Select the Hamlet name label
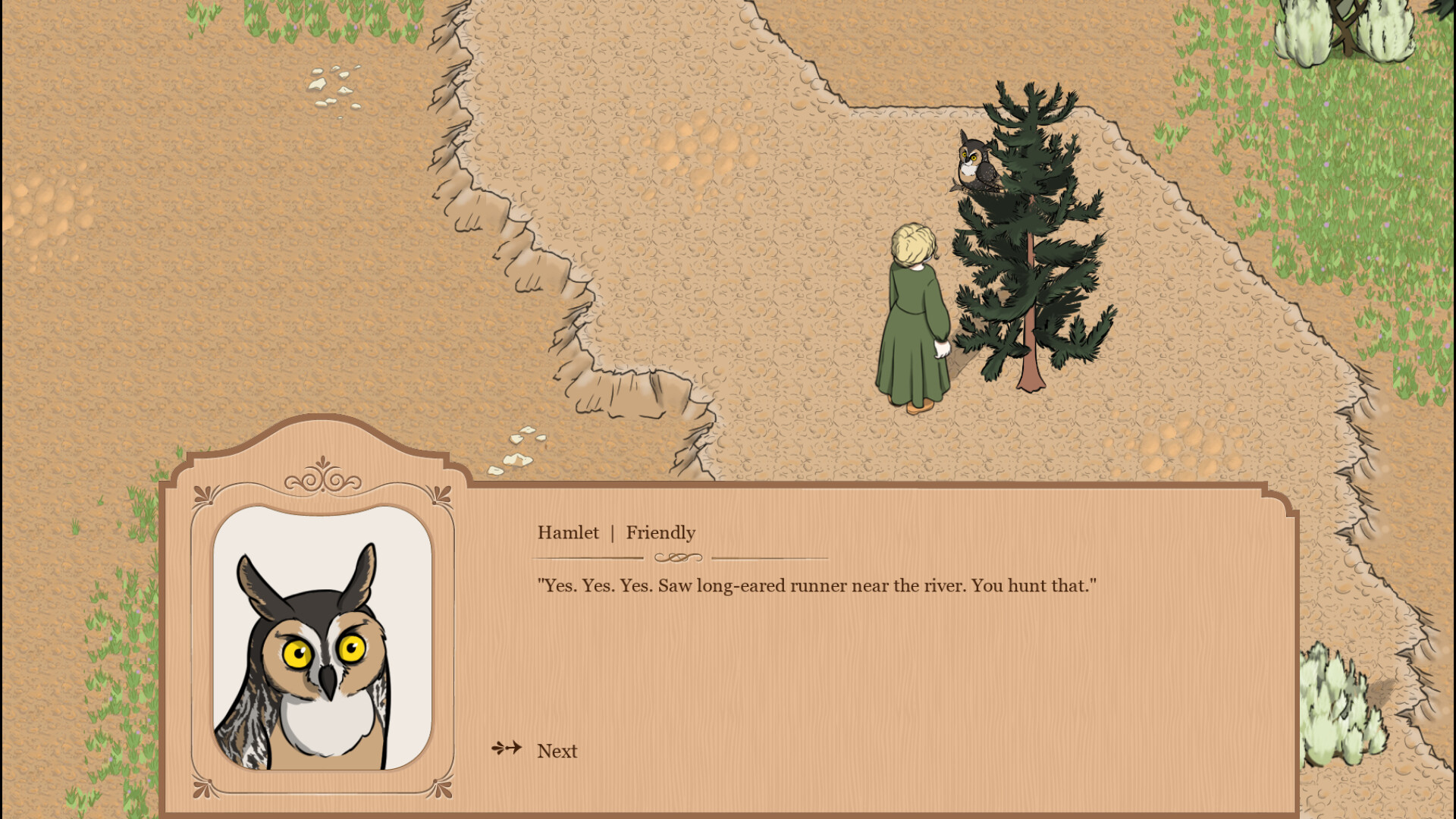 pos(569,533)
